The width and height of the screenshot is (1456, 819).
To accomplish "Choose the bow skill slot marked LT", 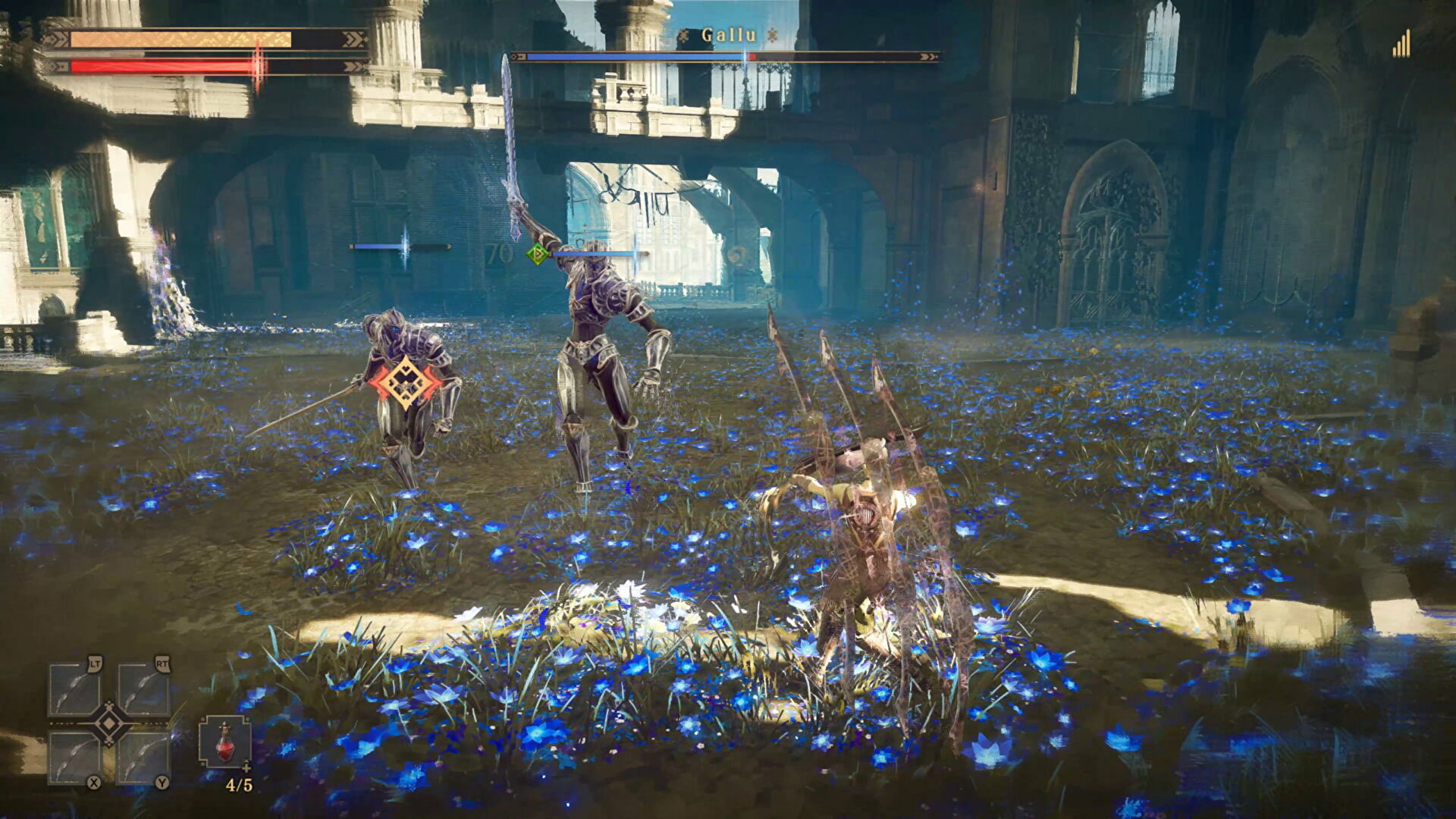I will (x=75, y=689).
